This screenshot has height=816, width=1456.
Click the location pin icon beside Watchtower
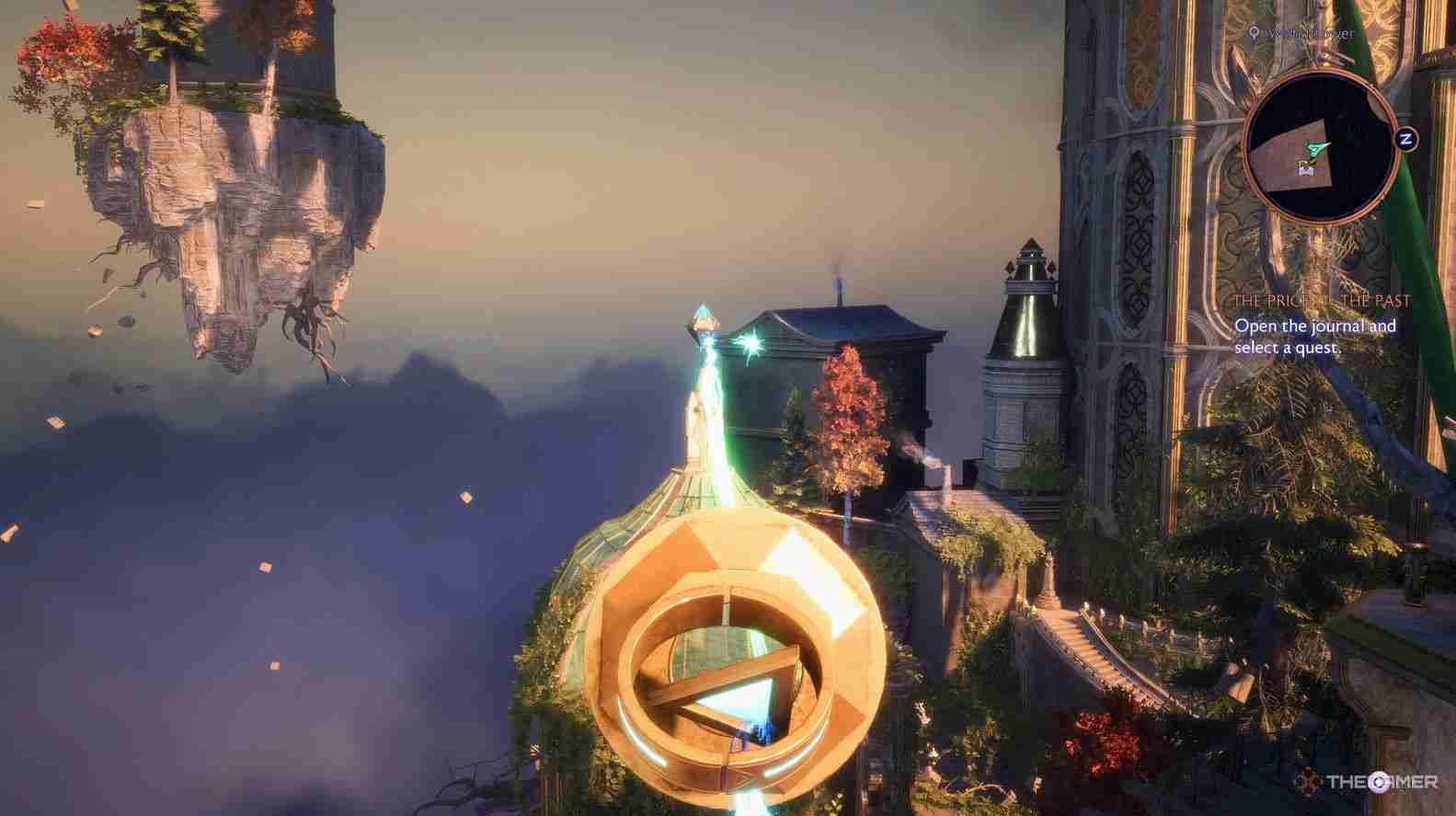click(1254, 32)
